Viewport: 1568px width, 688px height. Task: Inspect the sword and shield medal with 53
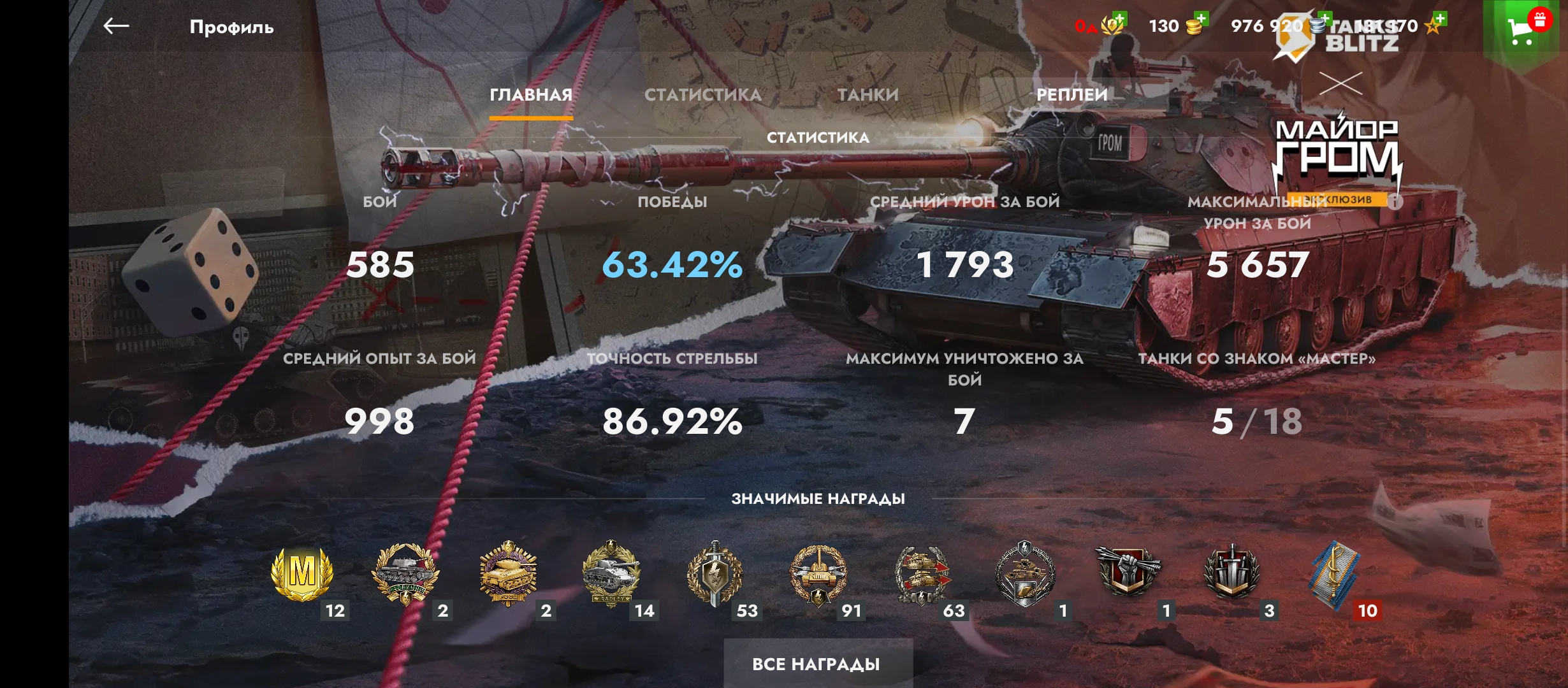point(715,573)
